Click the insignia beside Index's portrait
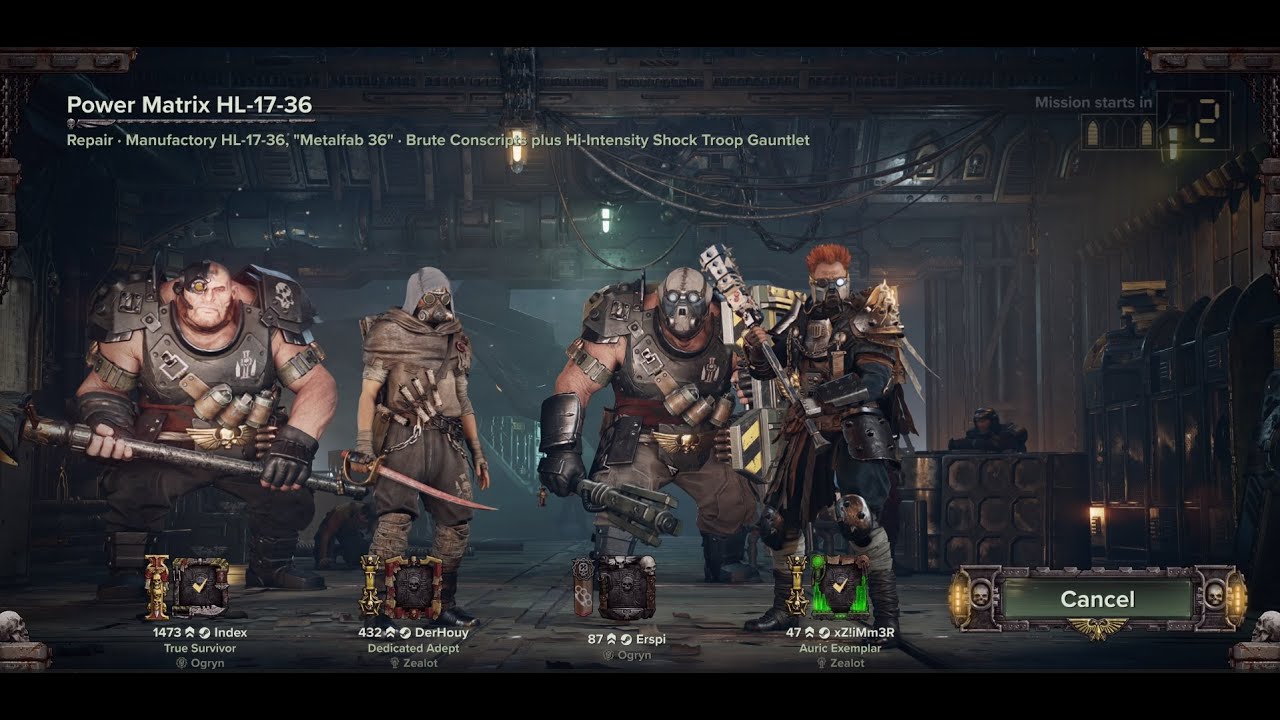This screenshot has width=1280, height=720. pyautogui.click(x=157, y=588)
